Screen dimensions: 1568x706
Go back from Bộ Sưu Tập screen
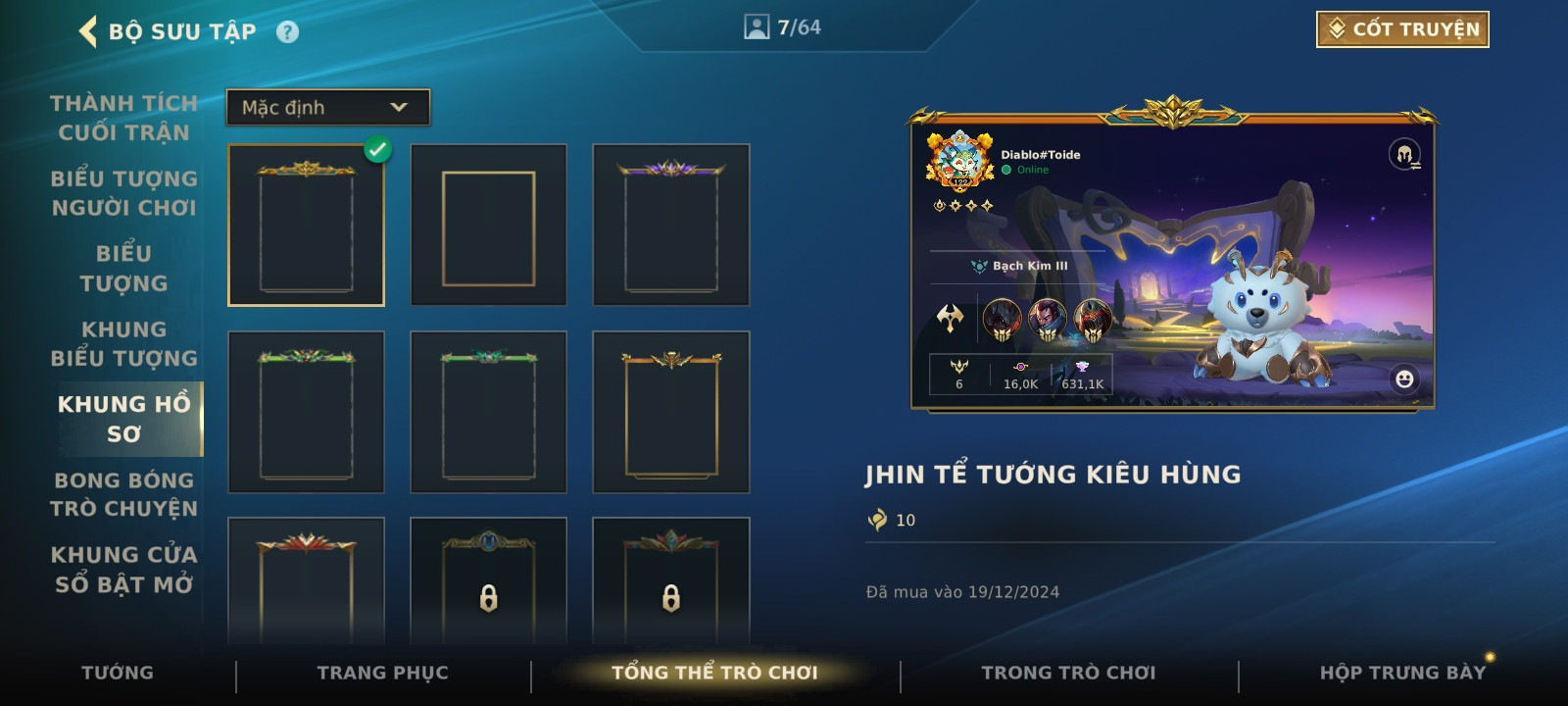89,31
